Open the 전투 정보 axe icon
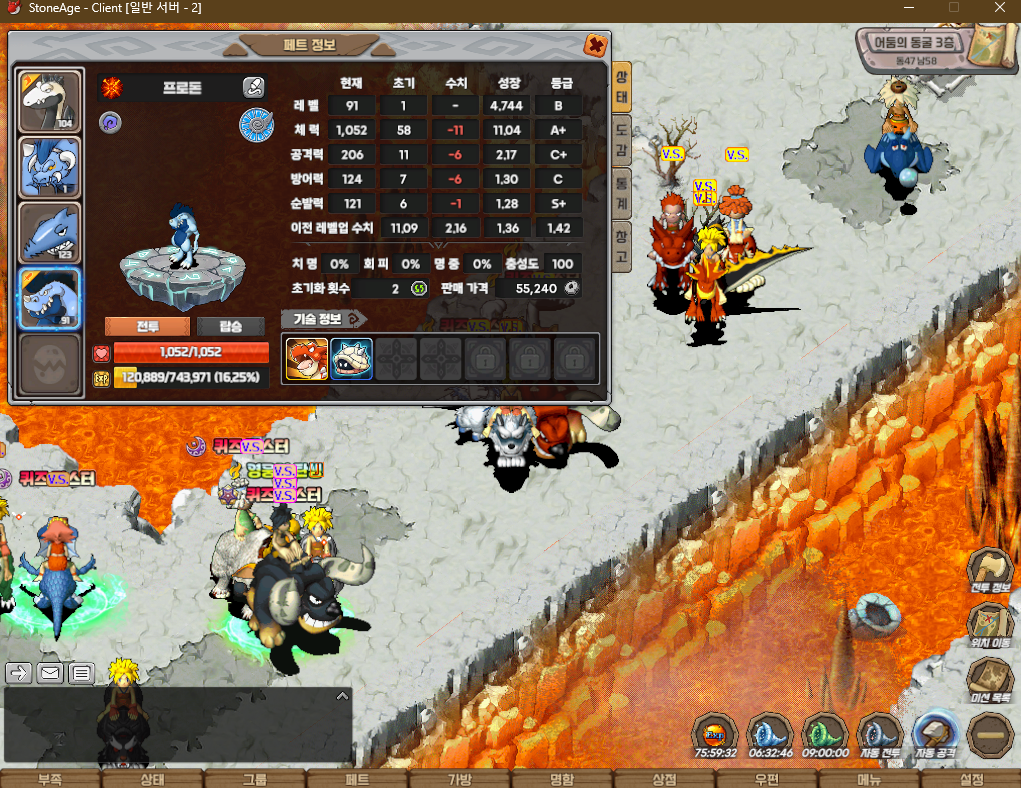This screenshot has height=788, width=1021. (x=991, y=569)
